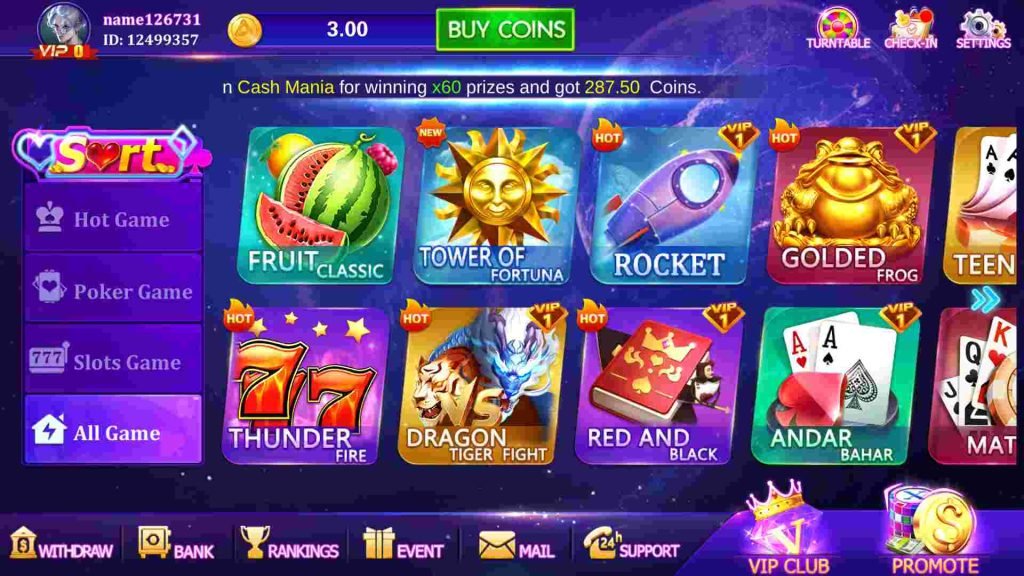Select the All Game category
The height and width of the screenshot is (576, 1024).
[x=113, y=432]
